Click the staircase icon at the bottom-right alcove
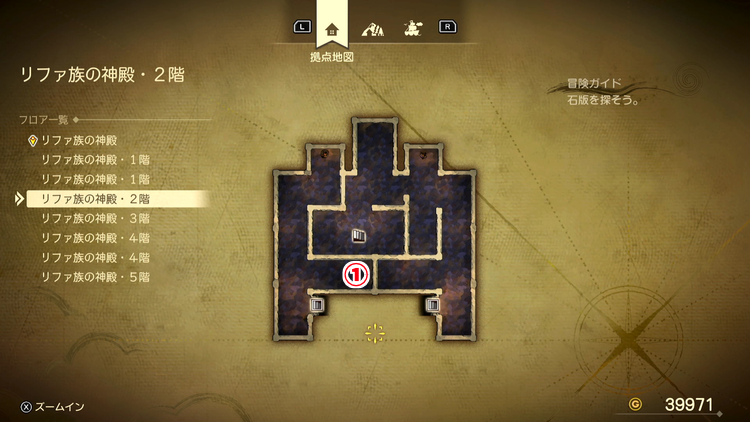 [433, 304]
